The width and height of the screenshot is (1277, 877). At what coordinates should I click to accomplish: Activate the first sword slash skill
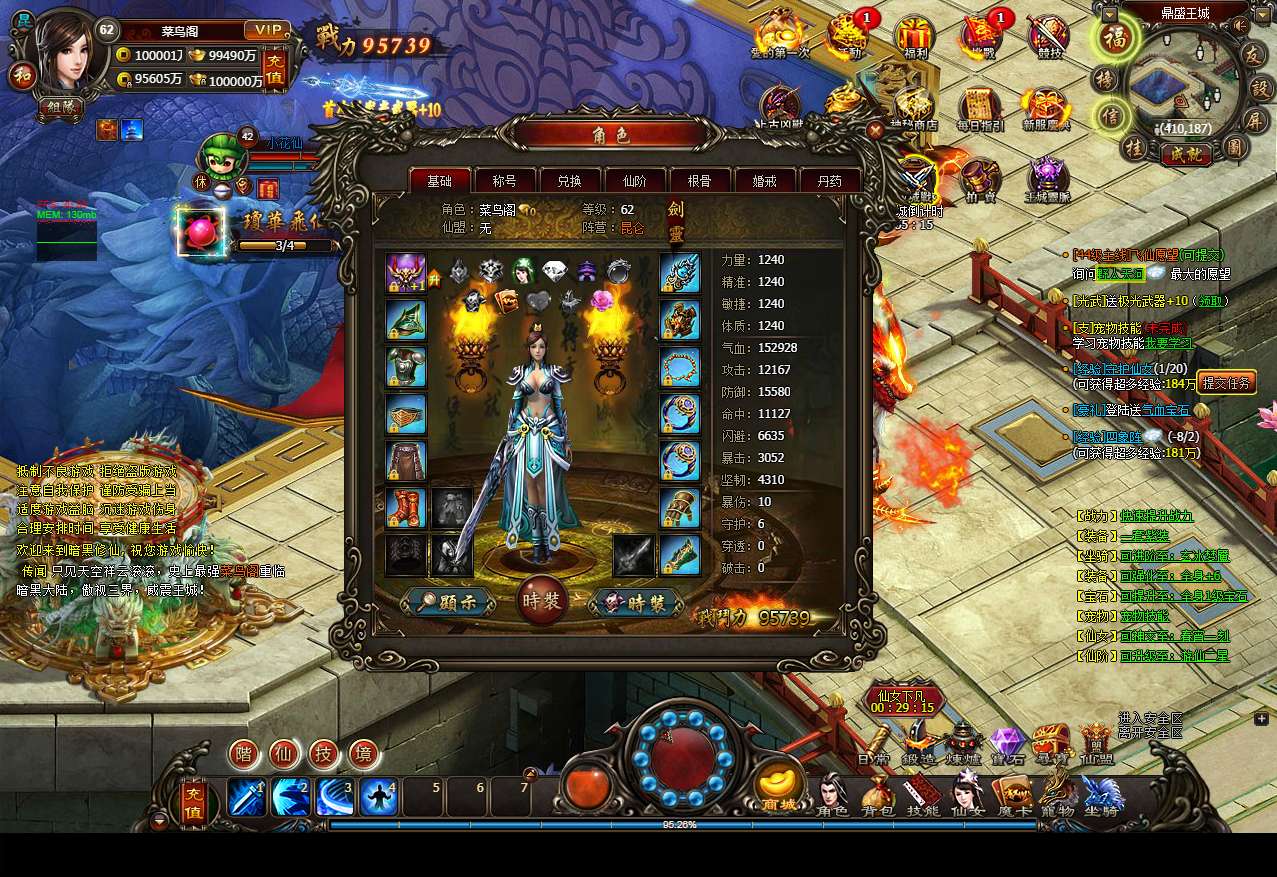(246, 797)
